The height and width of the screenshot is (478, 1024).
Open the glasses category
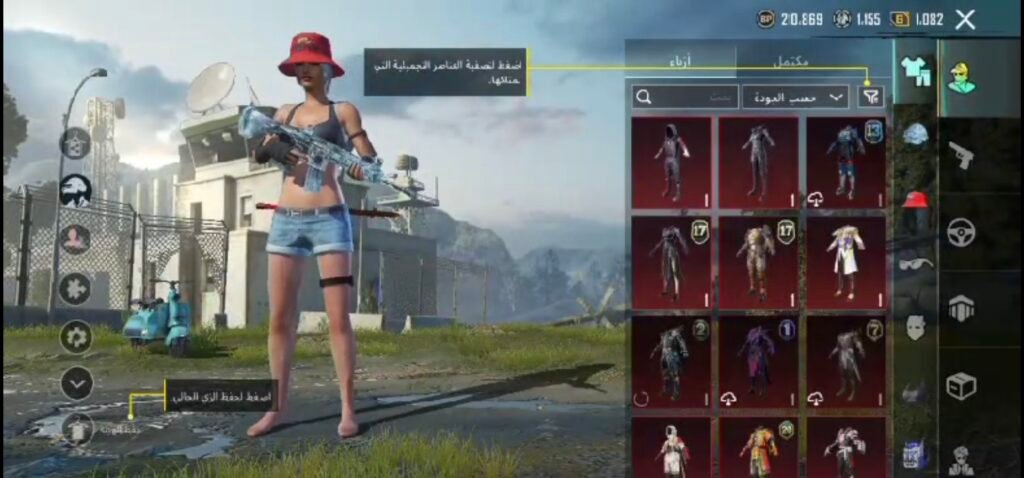tap(915, 263)
